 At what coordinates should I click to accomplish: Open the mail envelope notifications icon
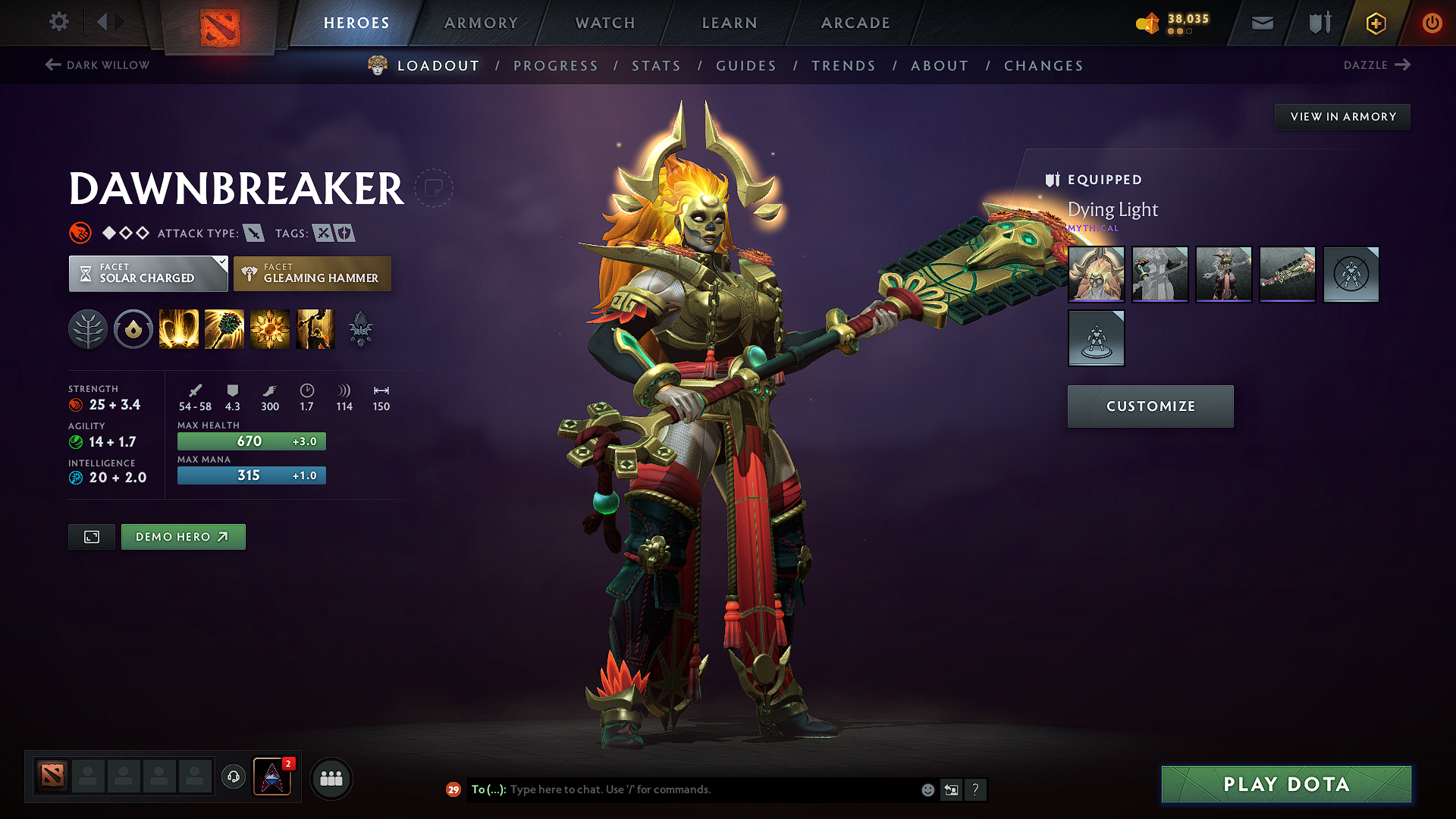1262,23
